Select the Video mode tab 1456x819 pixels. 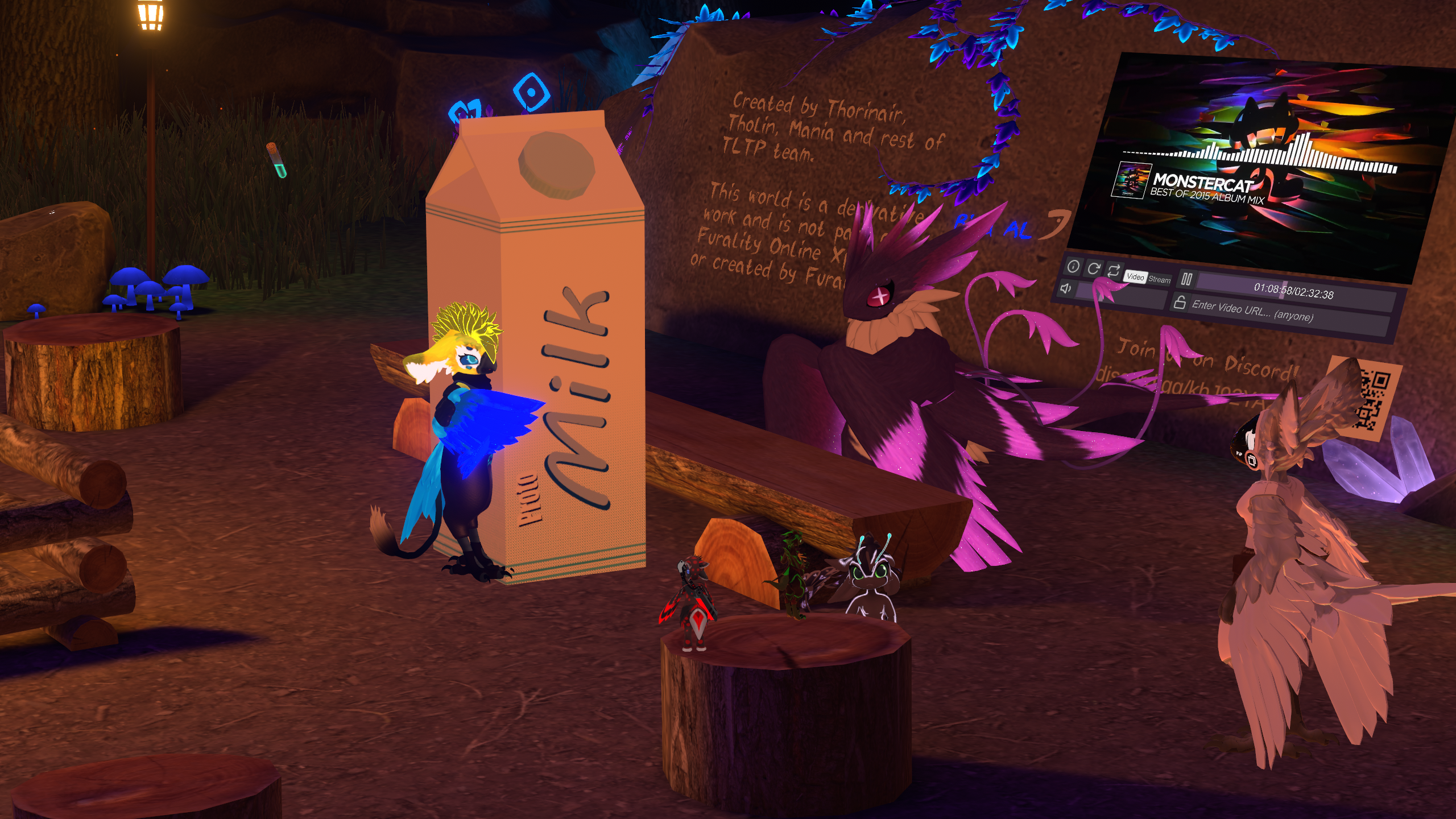coord(1135,276)
